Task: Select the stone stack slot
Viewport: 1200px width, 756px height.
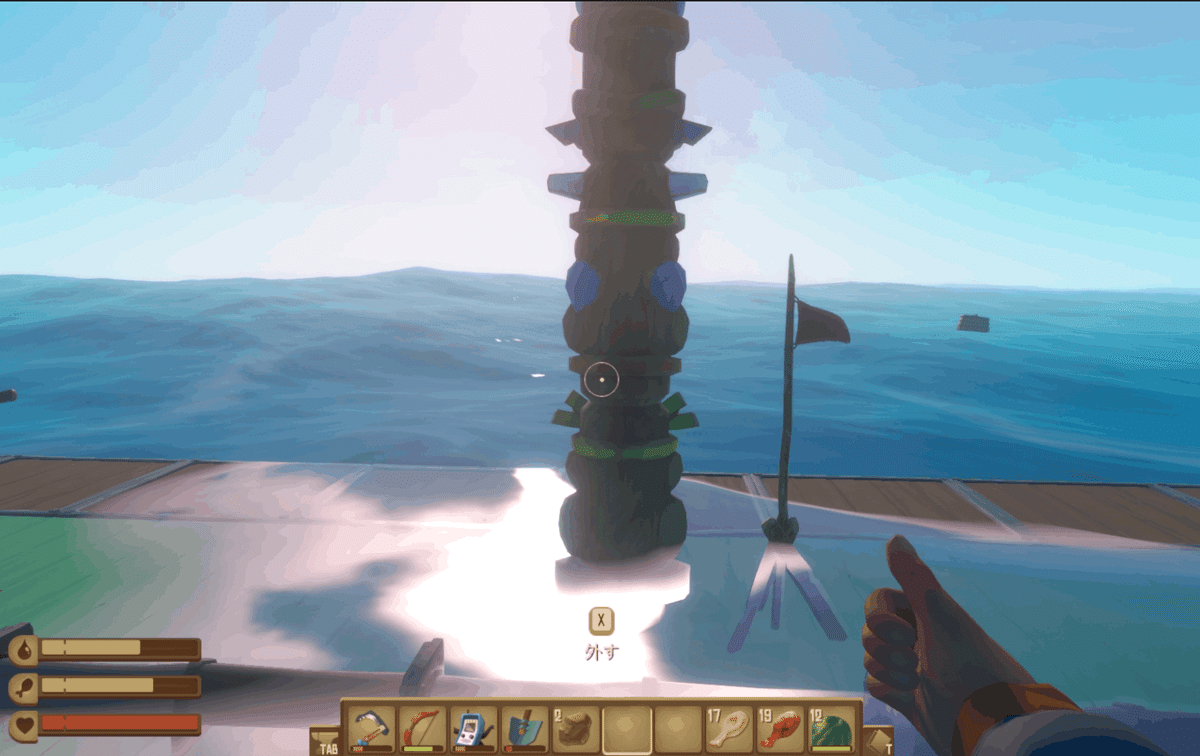Action: (576, 728)
